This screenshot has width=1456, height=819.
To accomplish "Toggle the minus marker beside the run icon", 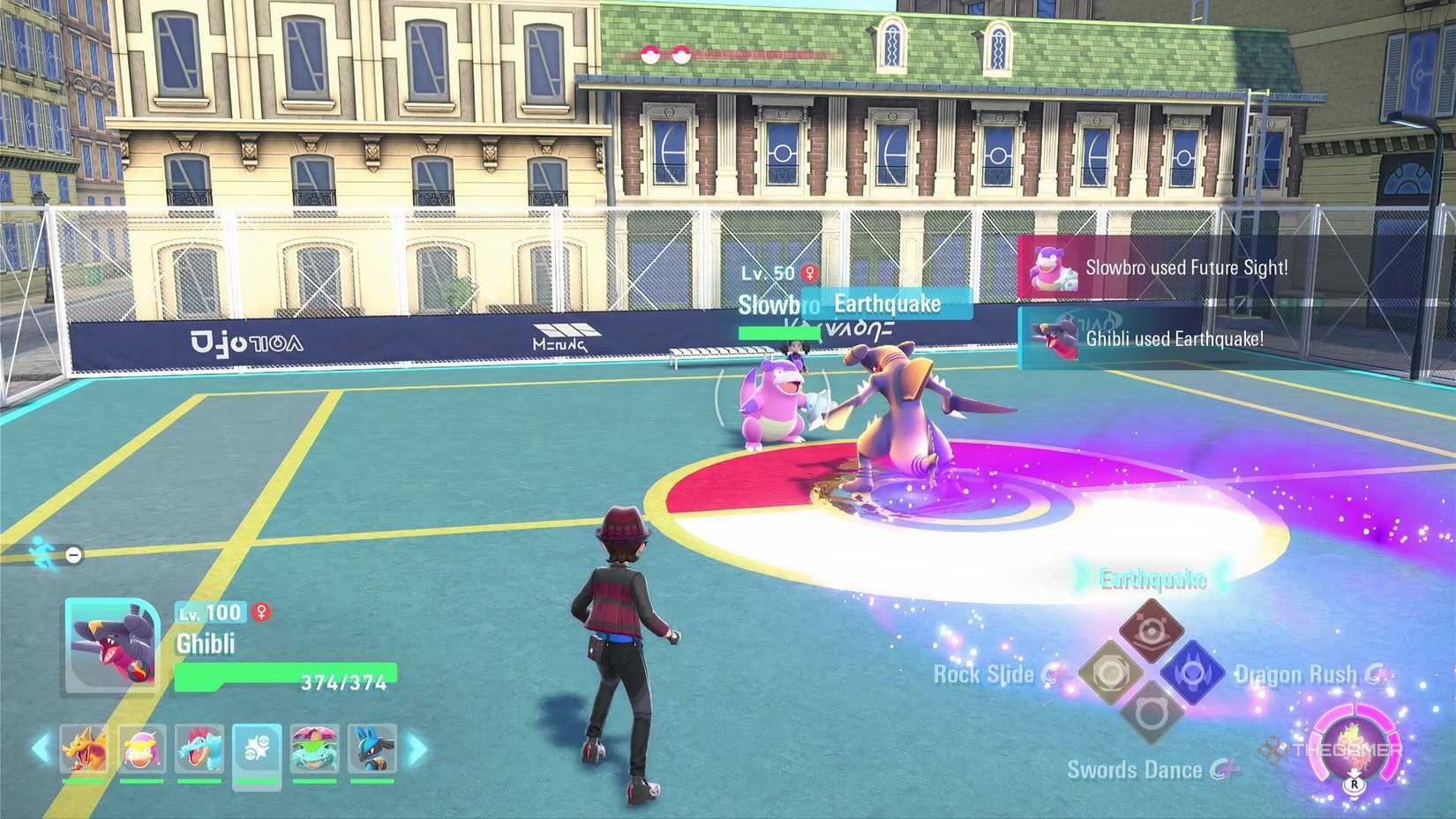I will [71, 554].
